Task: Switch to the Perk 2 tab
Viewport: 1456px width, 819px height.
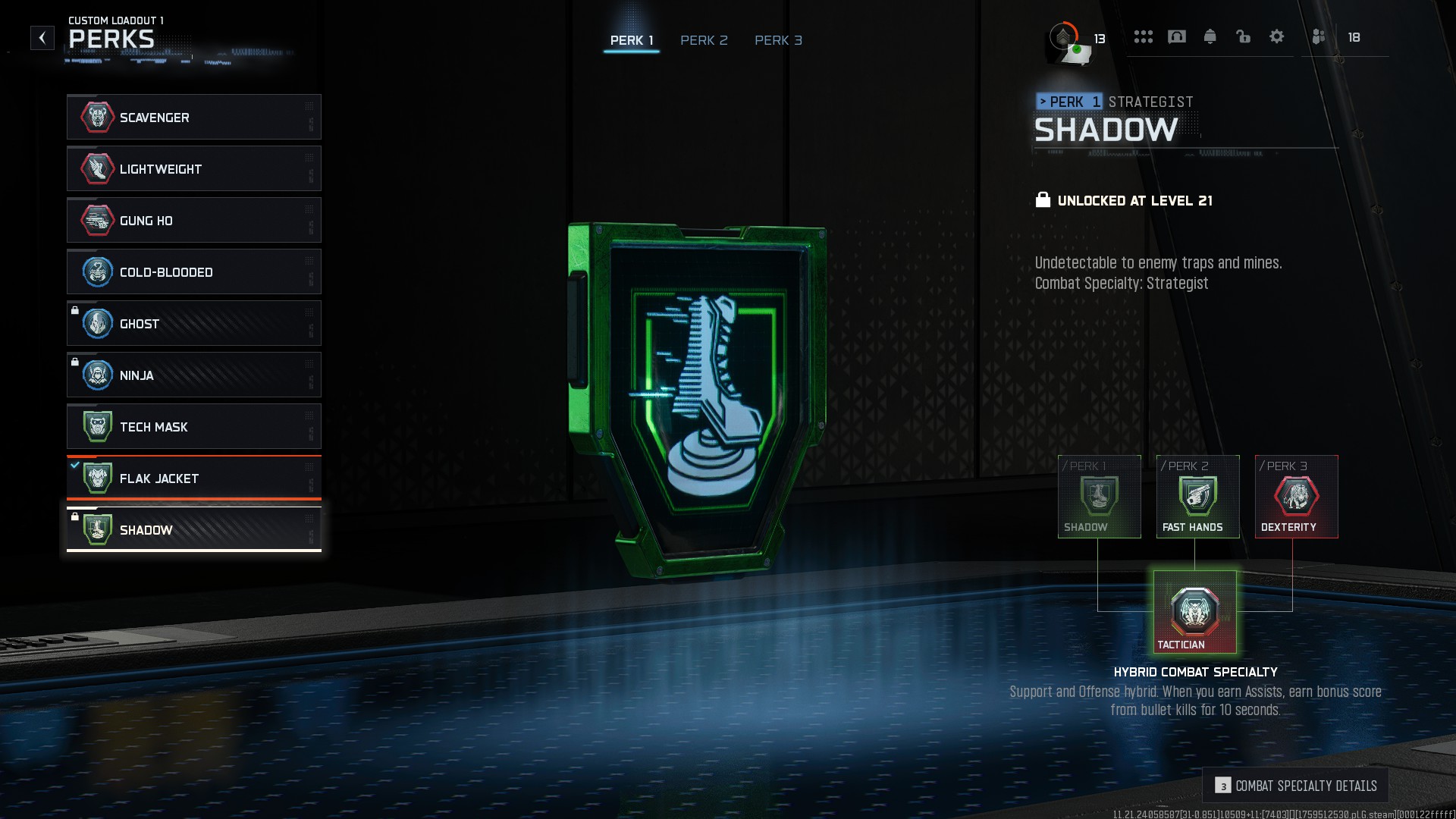Action: pyautogui.click(x=704, y=40)
